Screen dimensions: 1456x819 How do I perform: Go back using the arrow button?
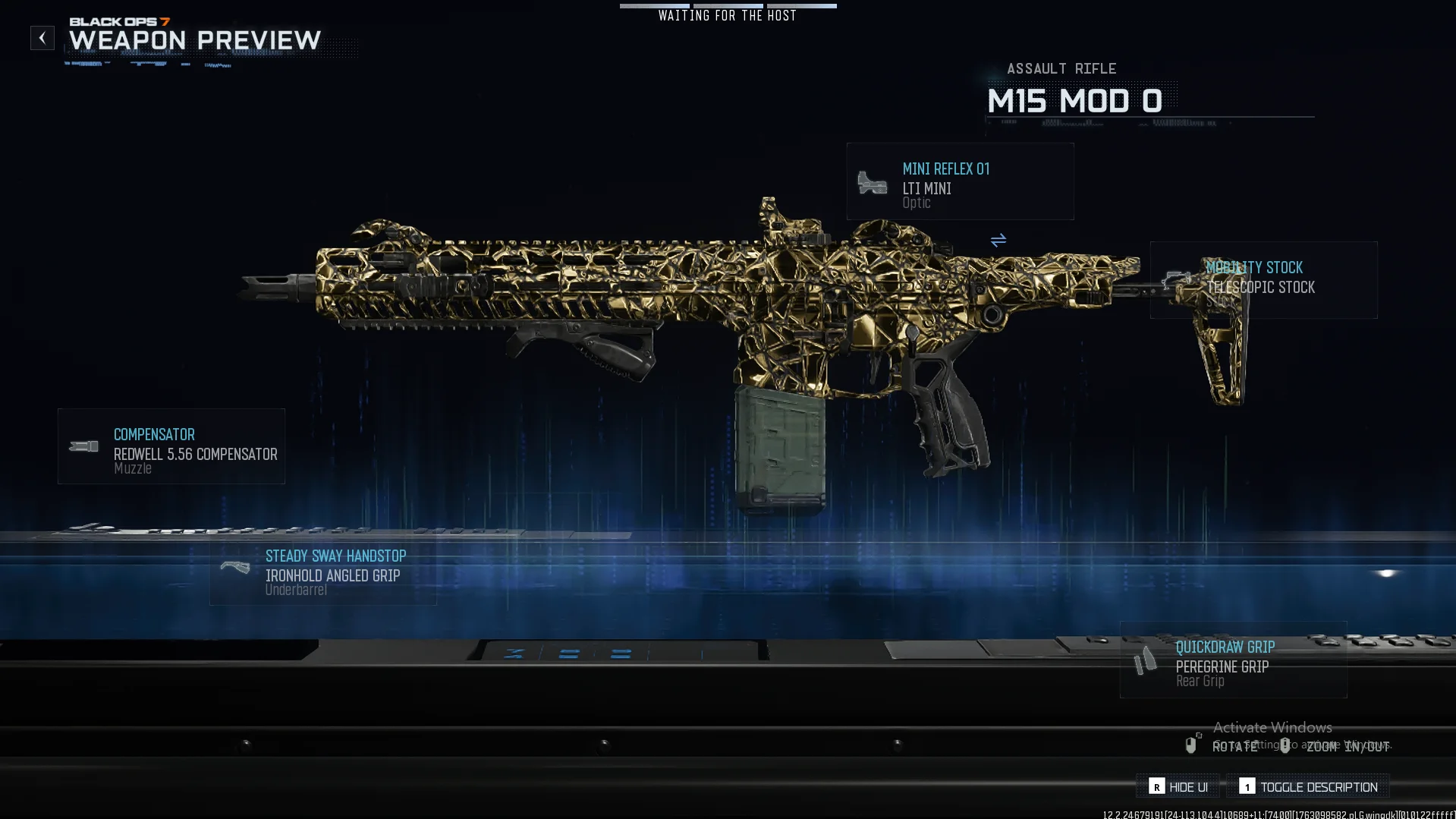(x=42, y=38)
